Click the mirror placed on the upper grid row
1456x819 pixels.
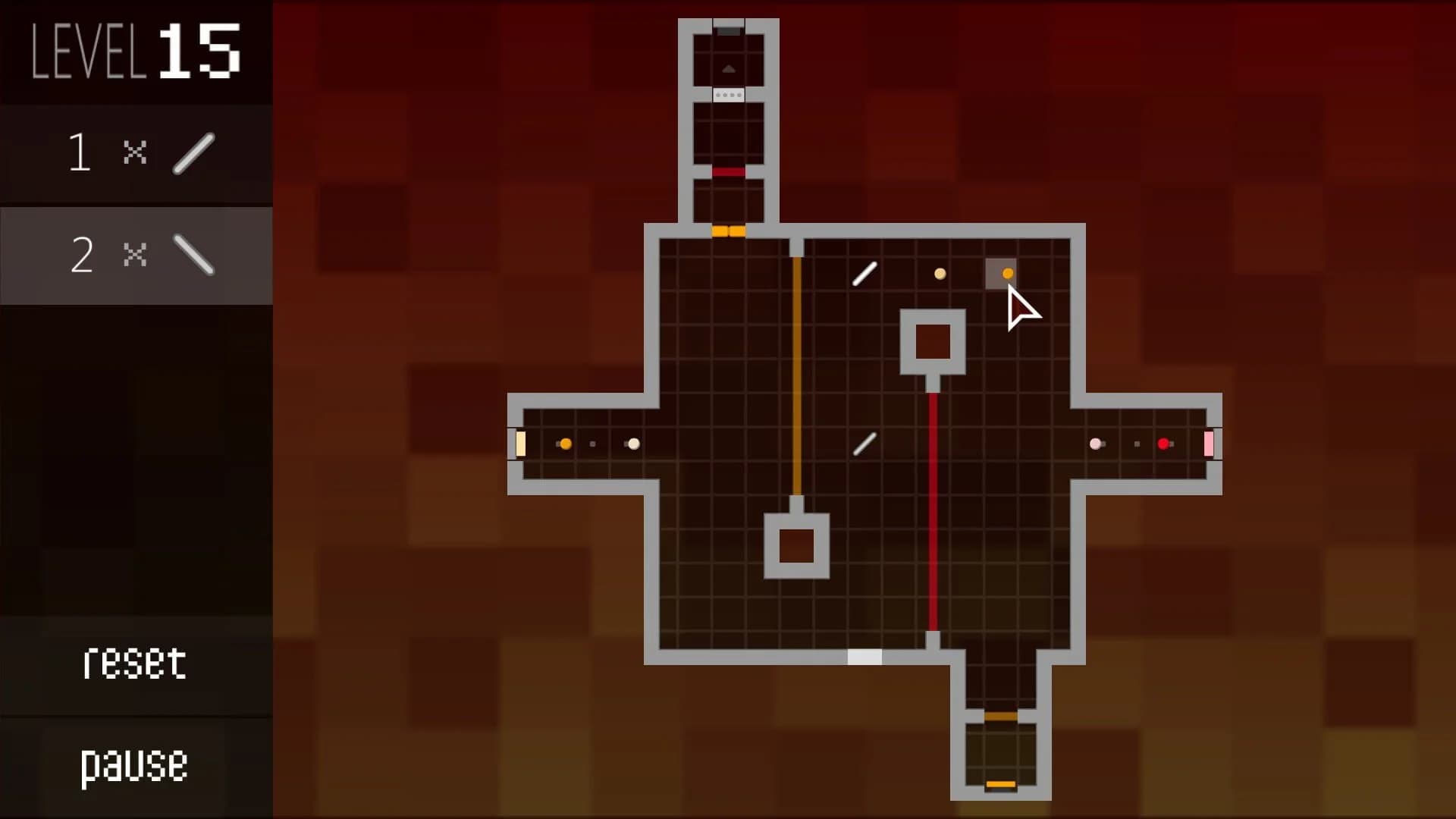[x=864, y=275]
